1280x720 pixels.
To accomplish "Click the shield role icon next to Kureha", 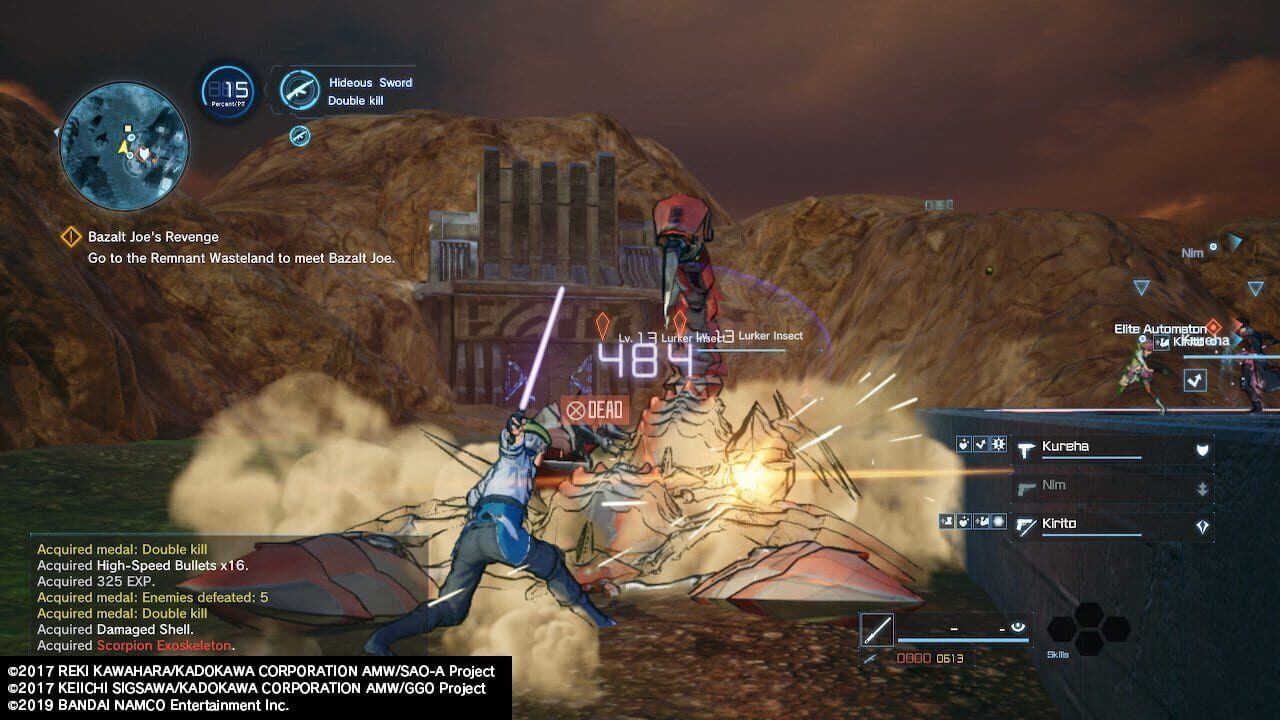I will pyautogui.click(x=1202, y=448).
